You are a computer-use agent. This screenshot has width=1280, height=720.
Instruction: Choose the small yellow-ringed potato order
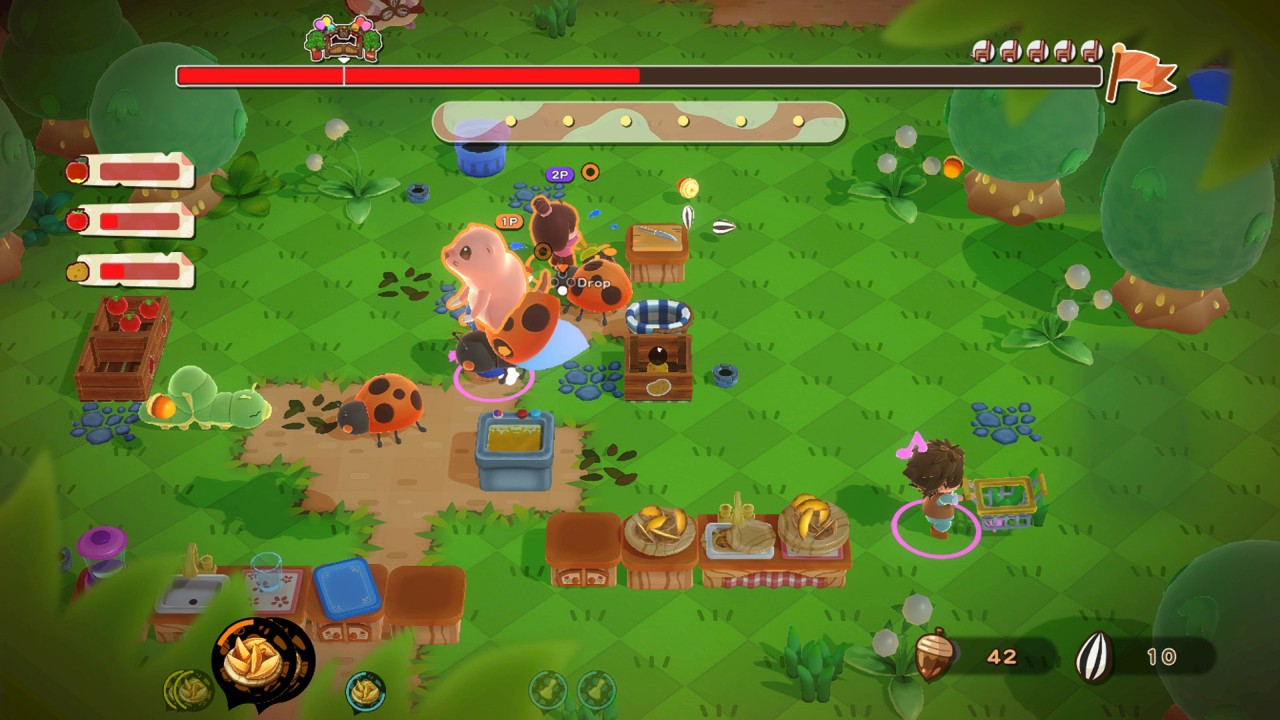188,689
